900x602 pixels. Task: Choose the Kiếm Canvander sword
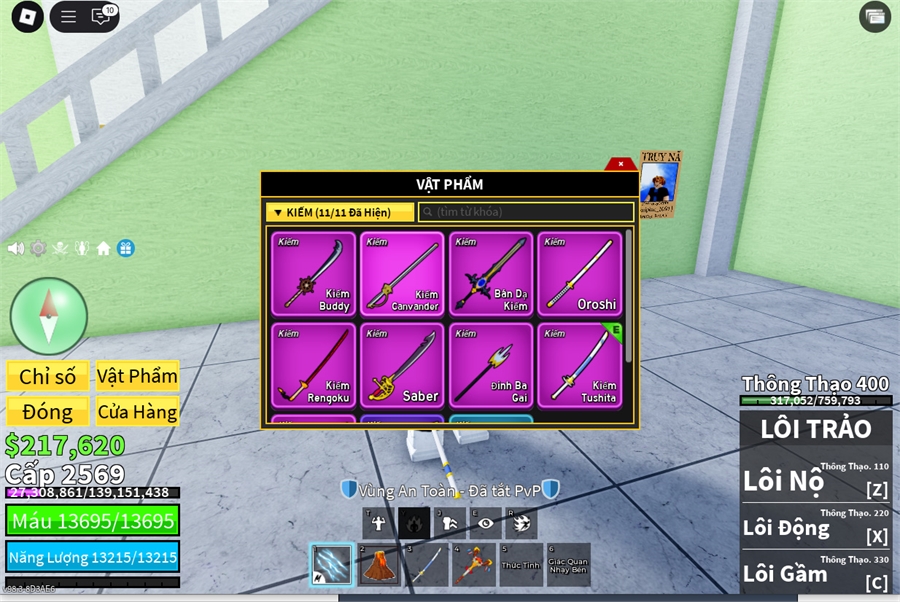click(x=401, y=274)
